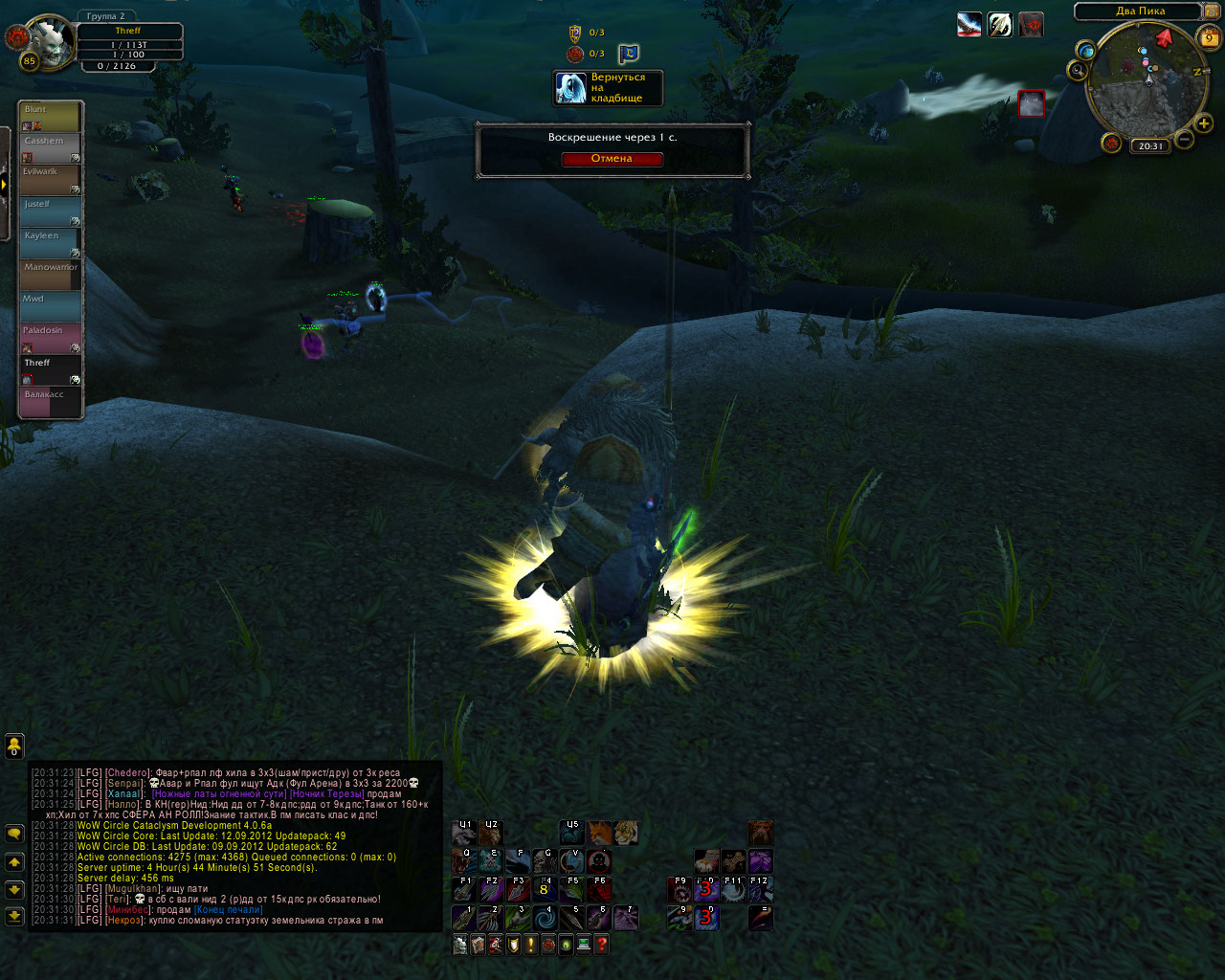Open the world map globe button

(1086, 51)
